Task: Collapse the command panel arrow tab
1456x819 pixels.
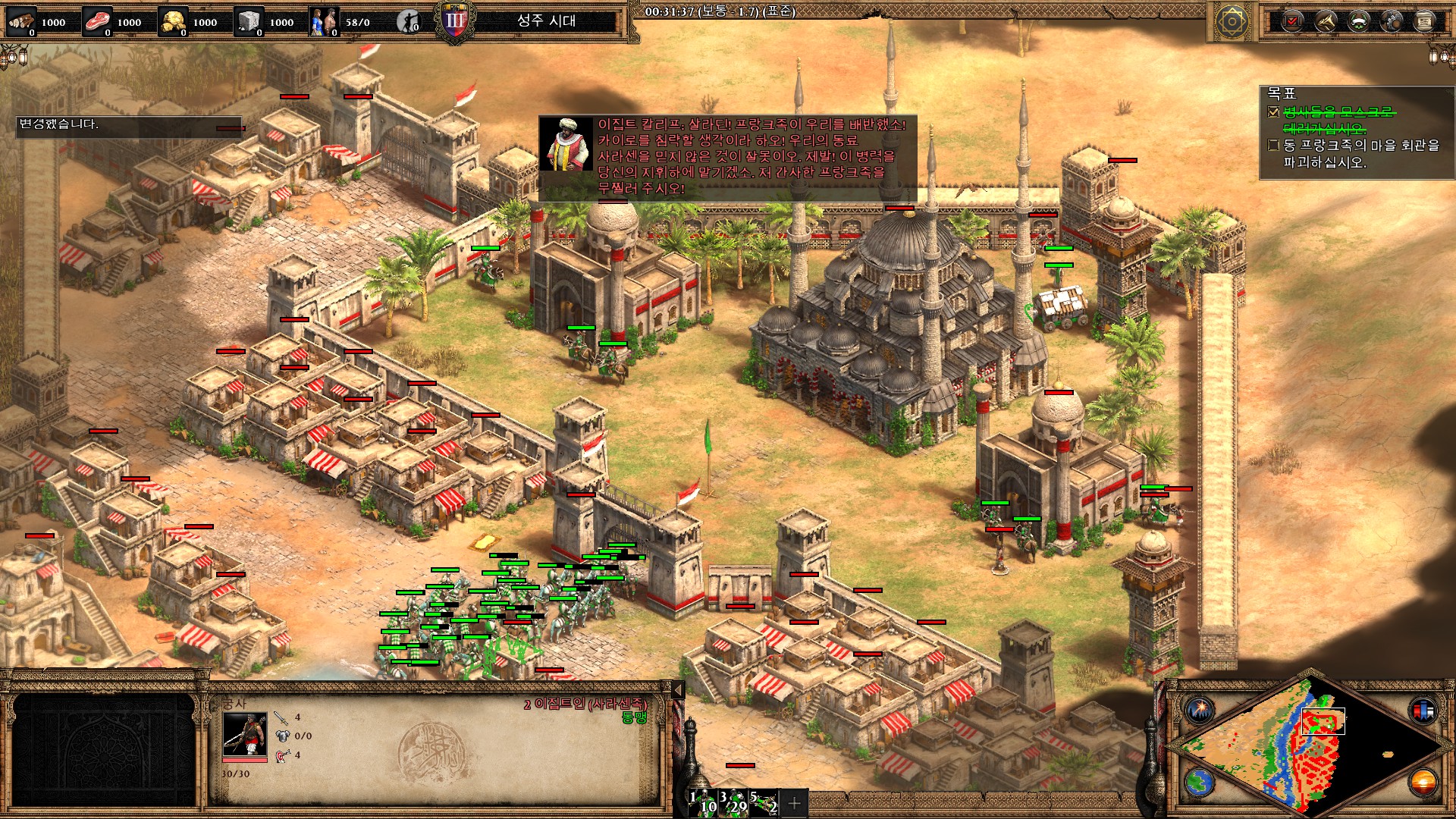Action: (678, 689)
